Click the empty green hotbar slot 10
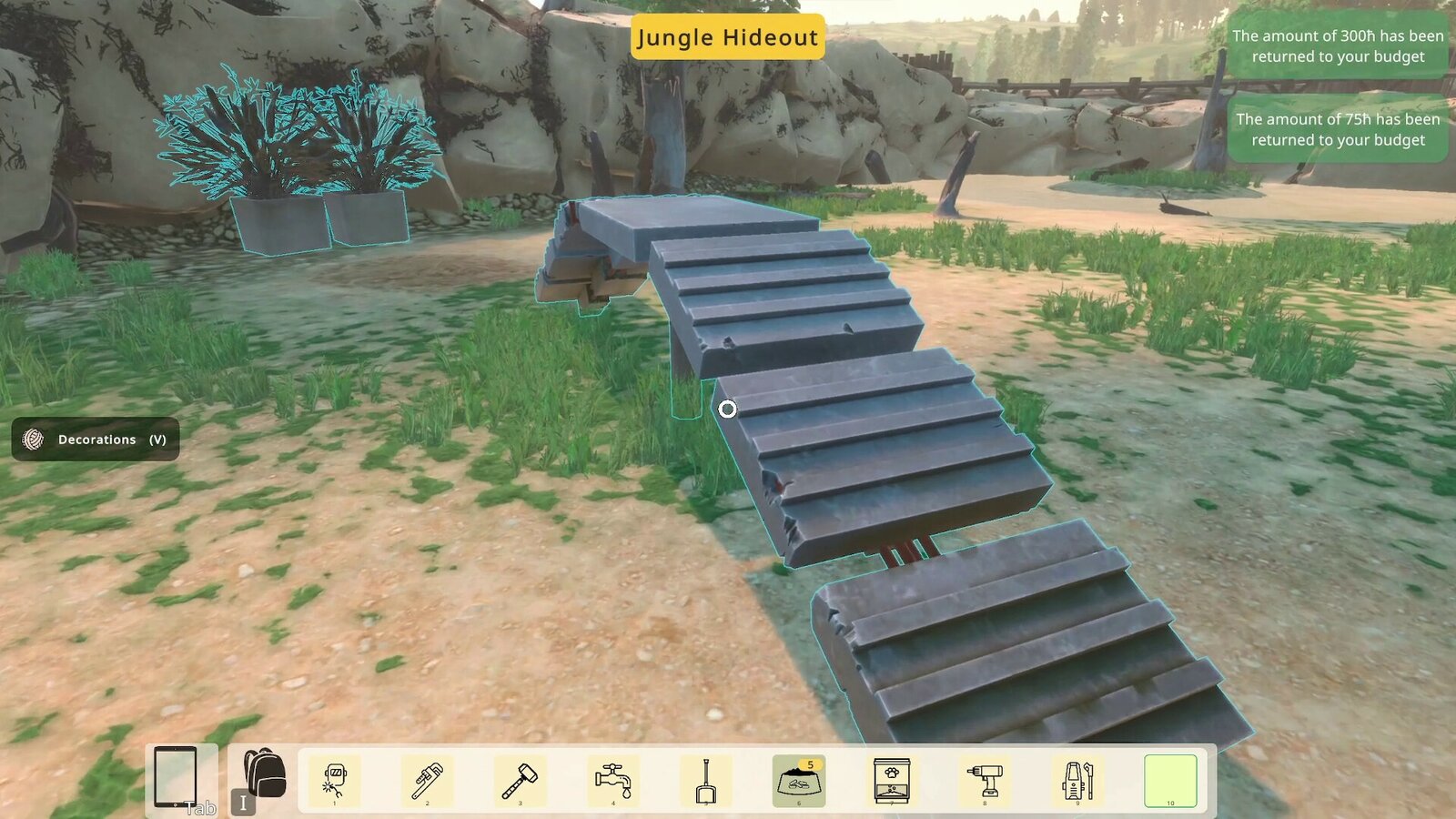This screenshot has width=1456, height=819. coord(1171,779)
